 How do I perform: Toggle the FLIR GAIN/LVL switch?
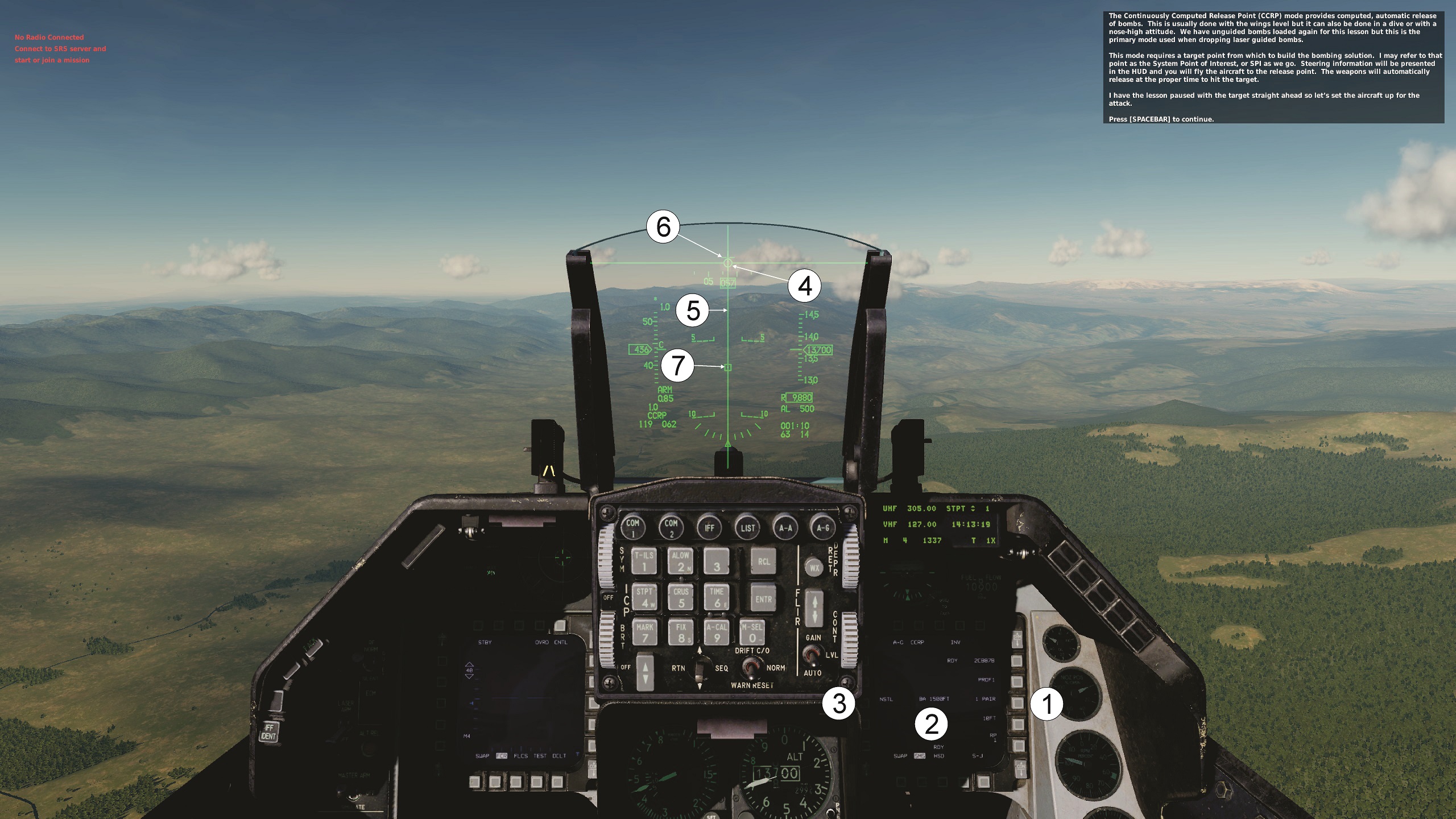point(812,656)
